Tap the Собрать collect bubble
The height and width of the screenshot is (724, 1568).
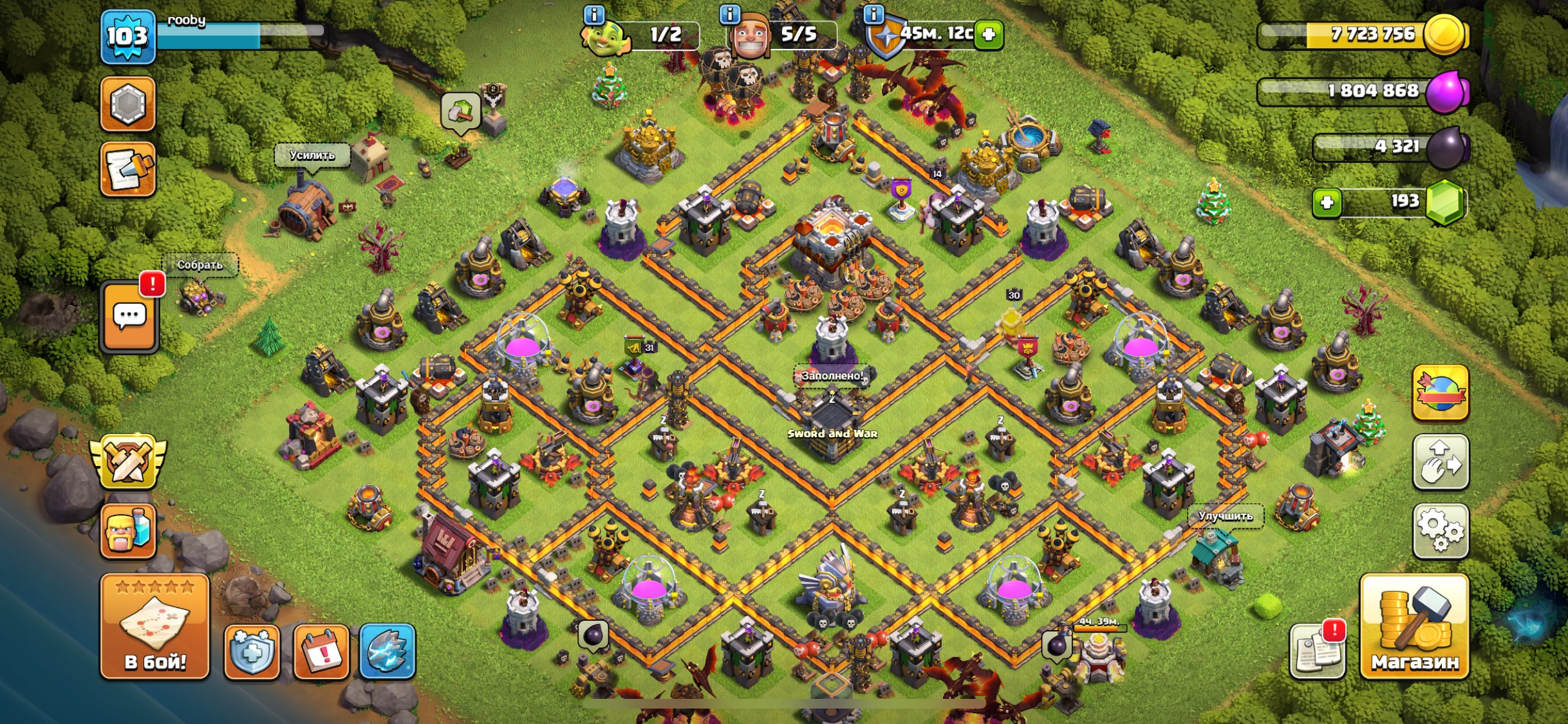click(x=200, y=265)
